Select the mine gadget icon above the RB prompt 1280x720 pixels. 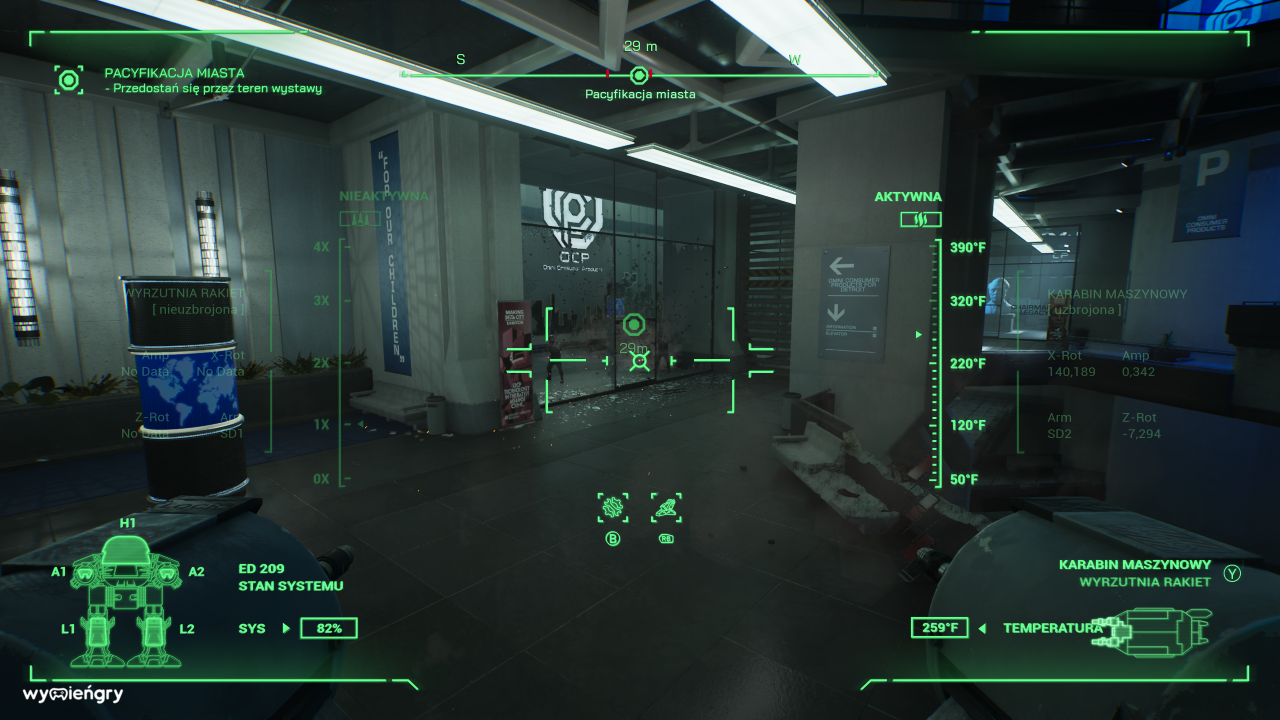666,507
